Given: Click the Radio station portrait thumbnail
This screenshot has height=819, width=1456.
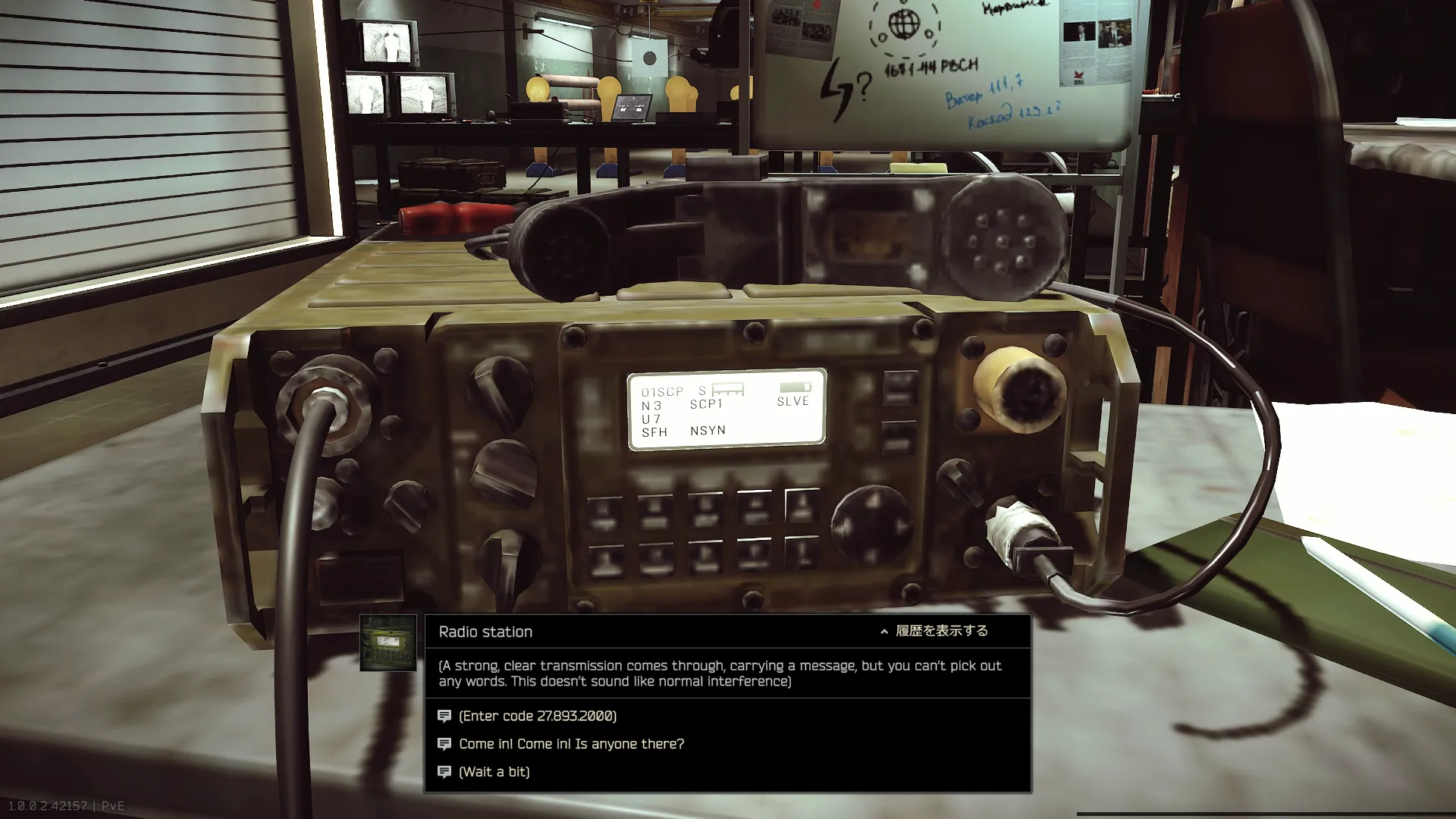Looking at the screenshot, I should coord(388,643).
